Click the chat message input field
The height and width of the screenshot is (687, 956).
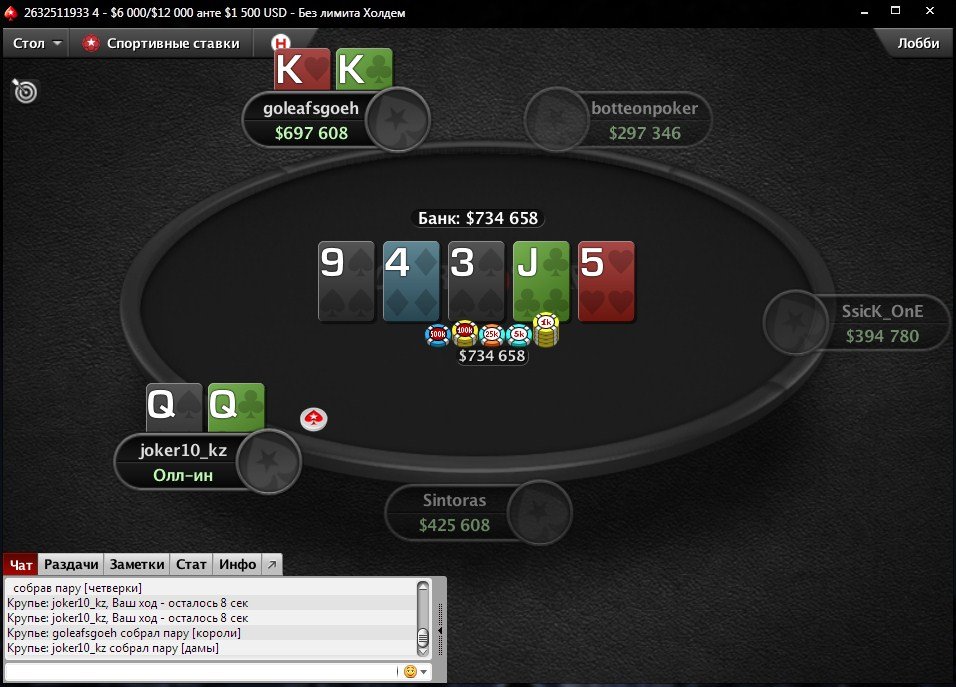[200, 672]
